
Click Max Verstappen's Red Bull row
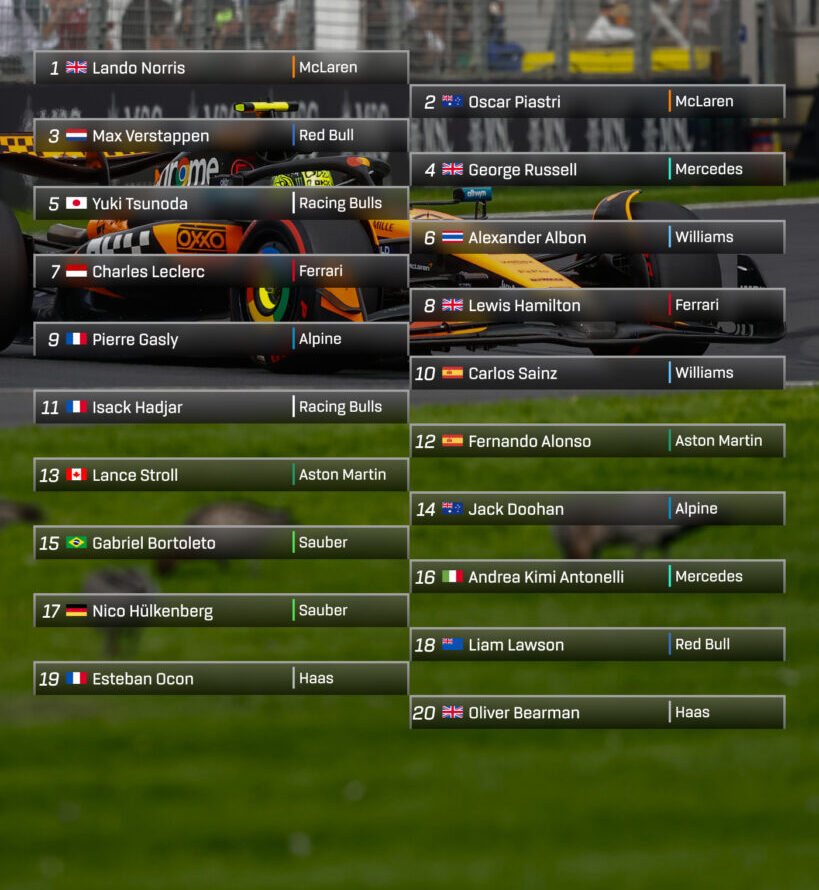coord(220,136)
